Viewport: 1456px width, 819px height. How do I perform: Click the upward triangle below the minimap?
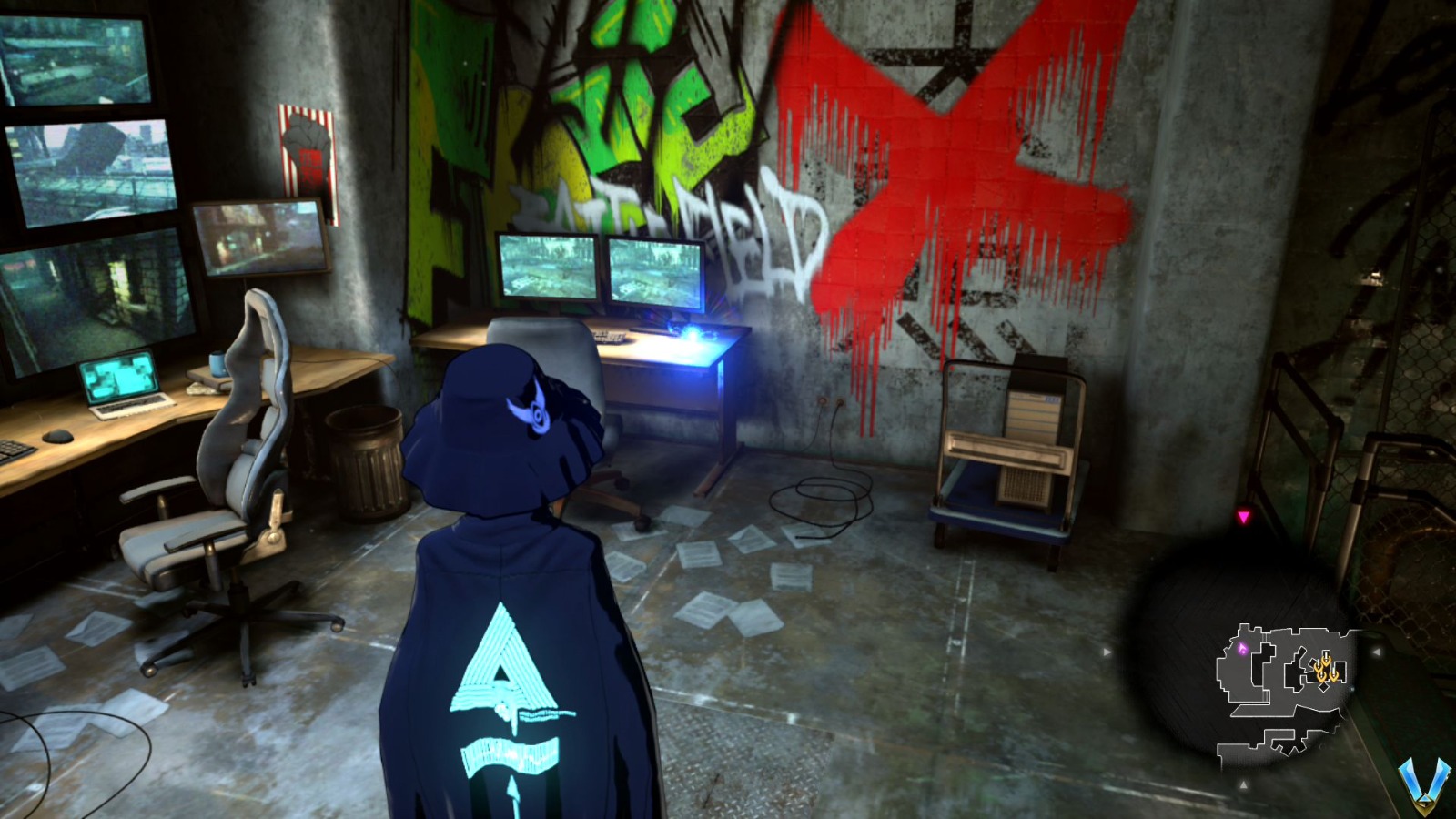pyautogui.click(x=1244, y=784)
